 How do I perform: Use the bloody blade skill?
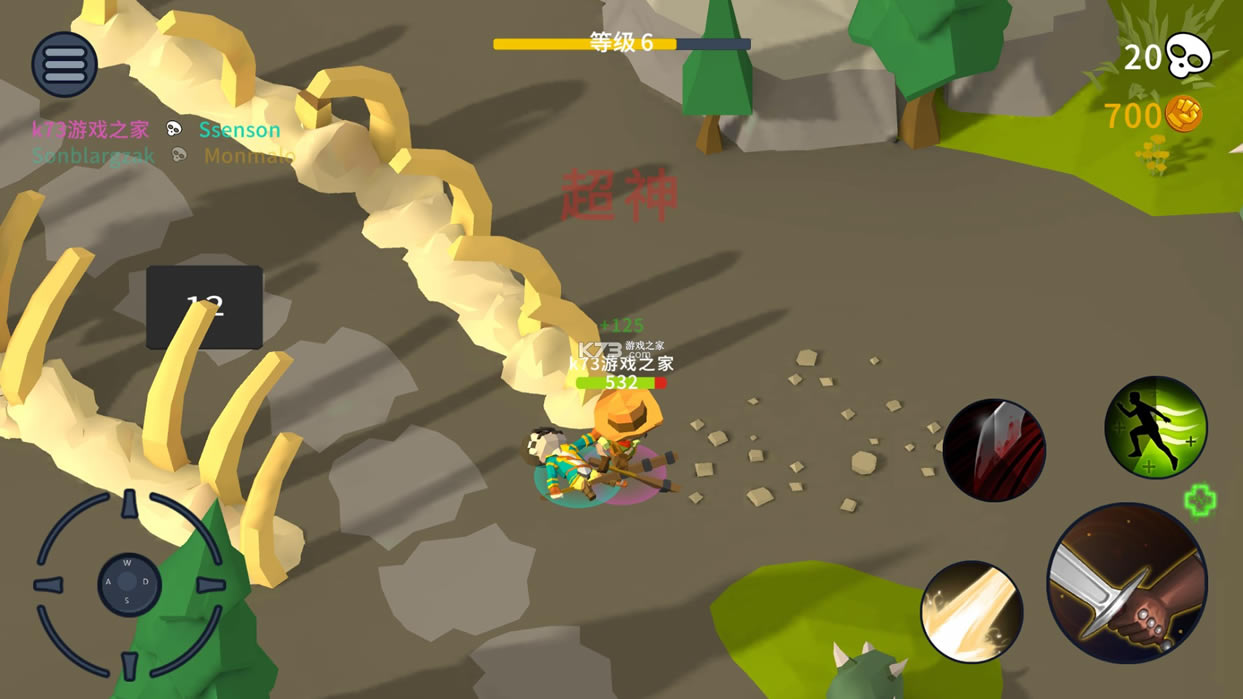point(994,450)
